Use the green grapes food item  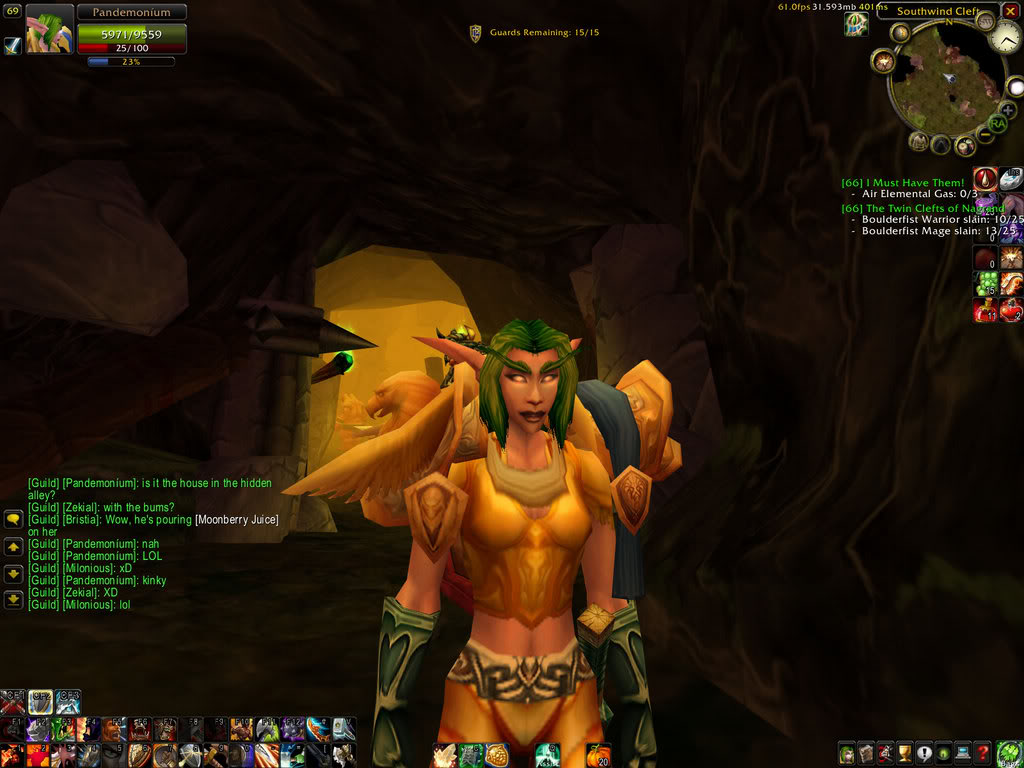(x=985, y=284)
